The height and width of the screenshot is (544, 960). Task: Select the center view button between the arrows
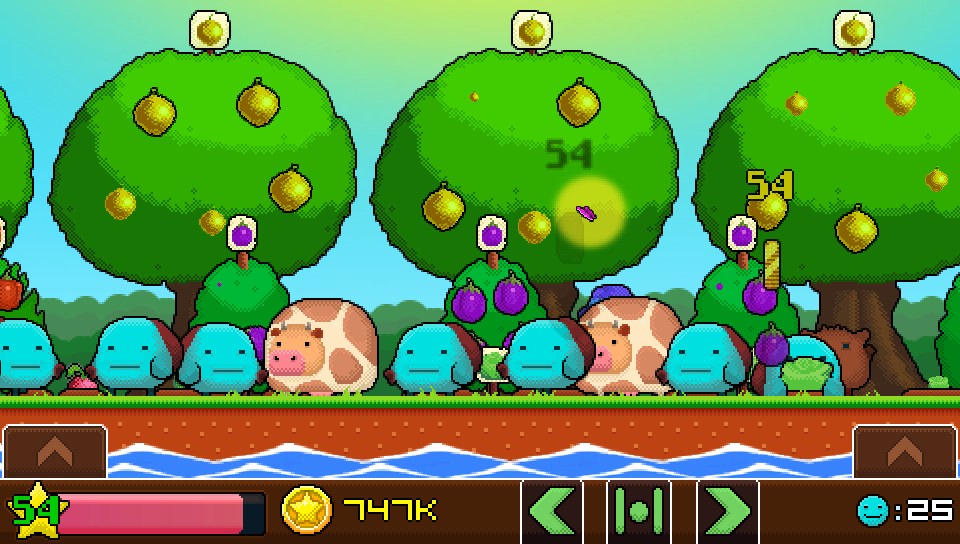[639, 511]
